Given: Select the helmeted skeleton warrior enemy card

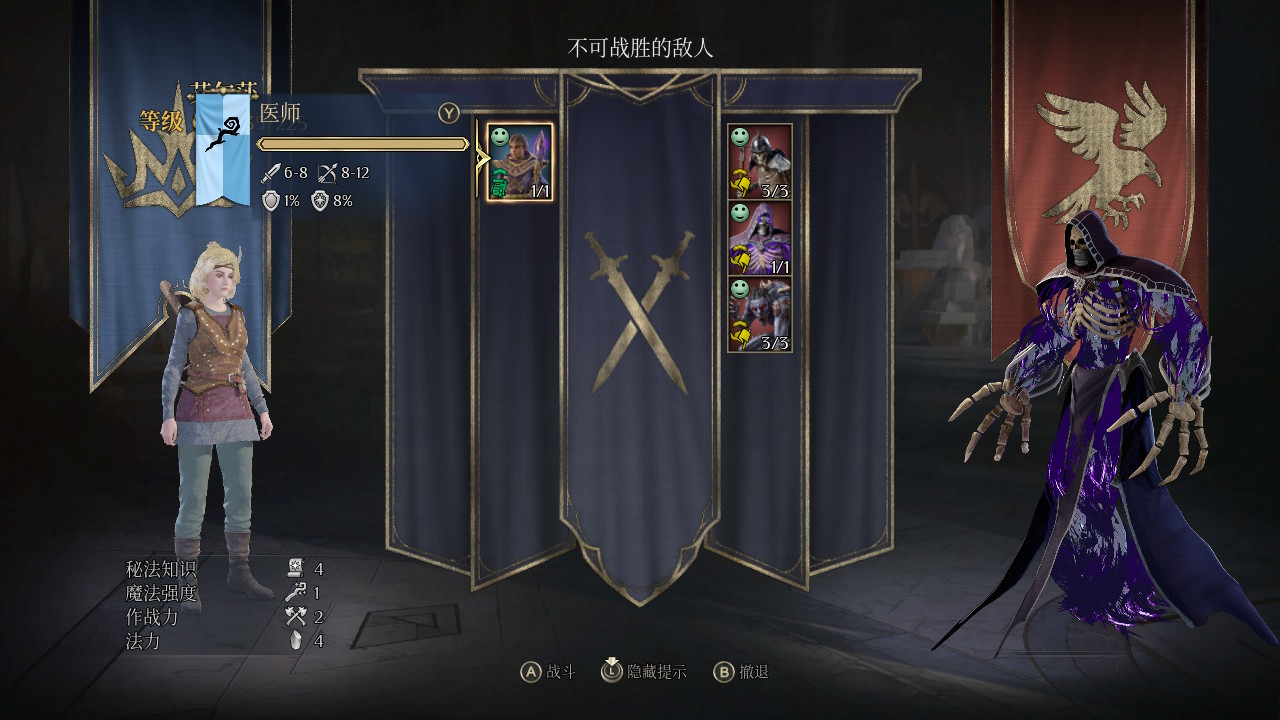Looking at the screenshot, I should tap(759, 162).
